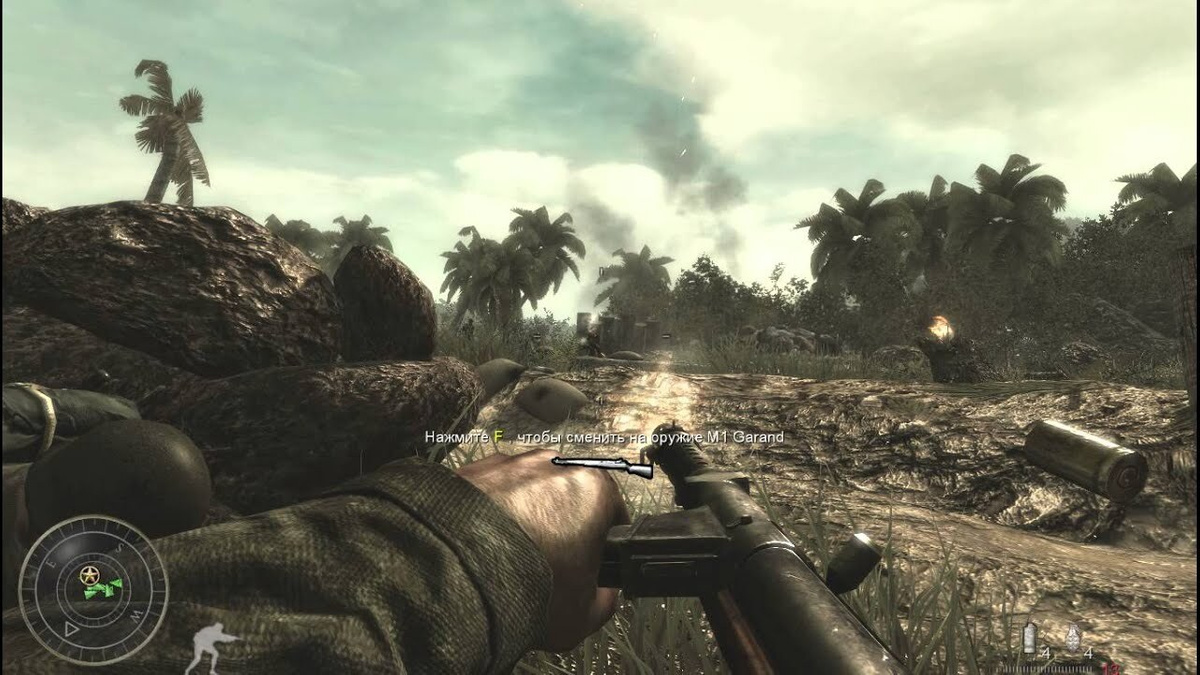
Task: Choose the frag grenade icon
Action: (1074, 637)
